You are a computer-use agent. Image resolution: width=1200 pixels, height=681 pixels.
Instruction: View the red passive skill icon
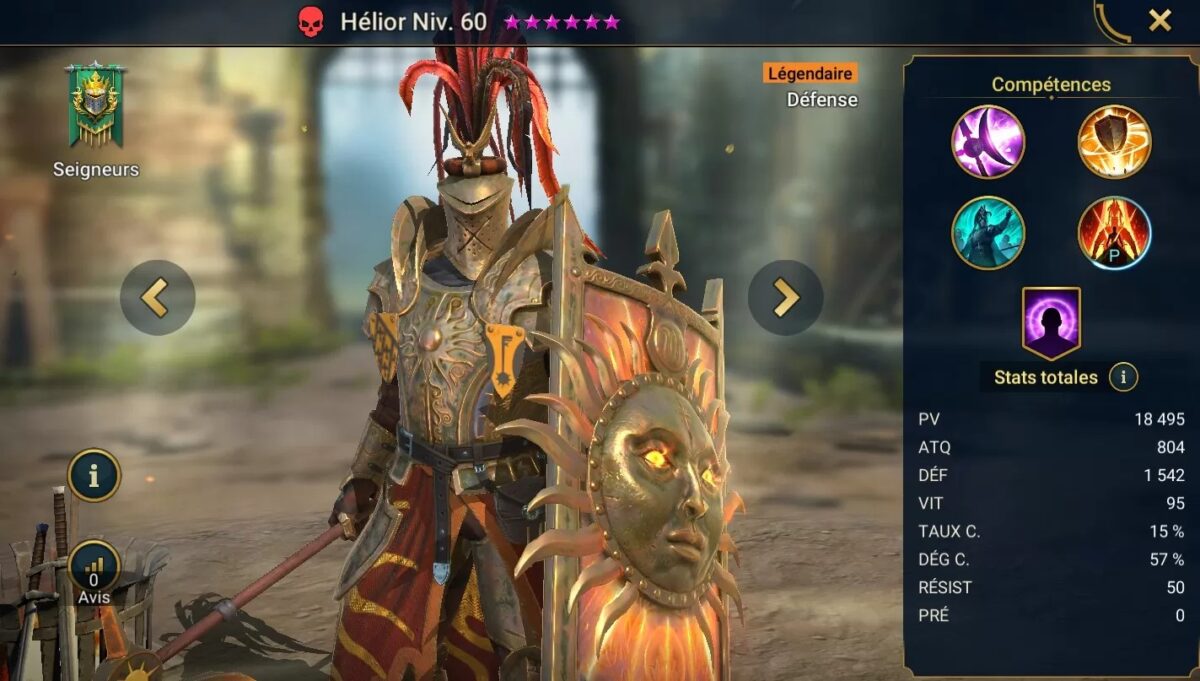[x=1114, y=233]
